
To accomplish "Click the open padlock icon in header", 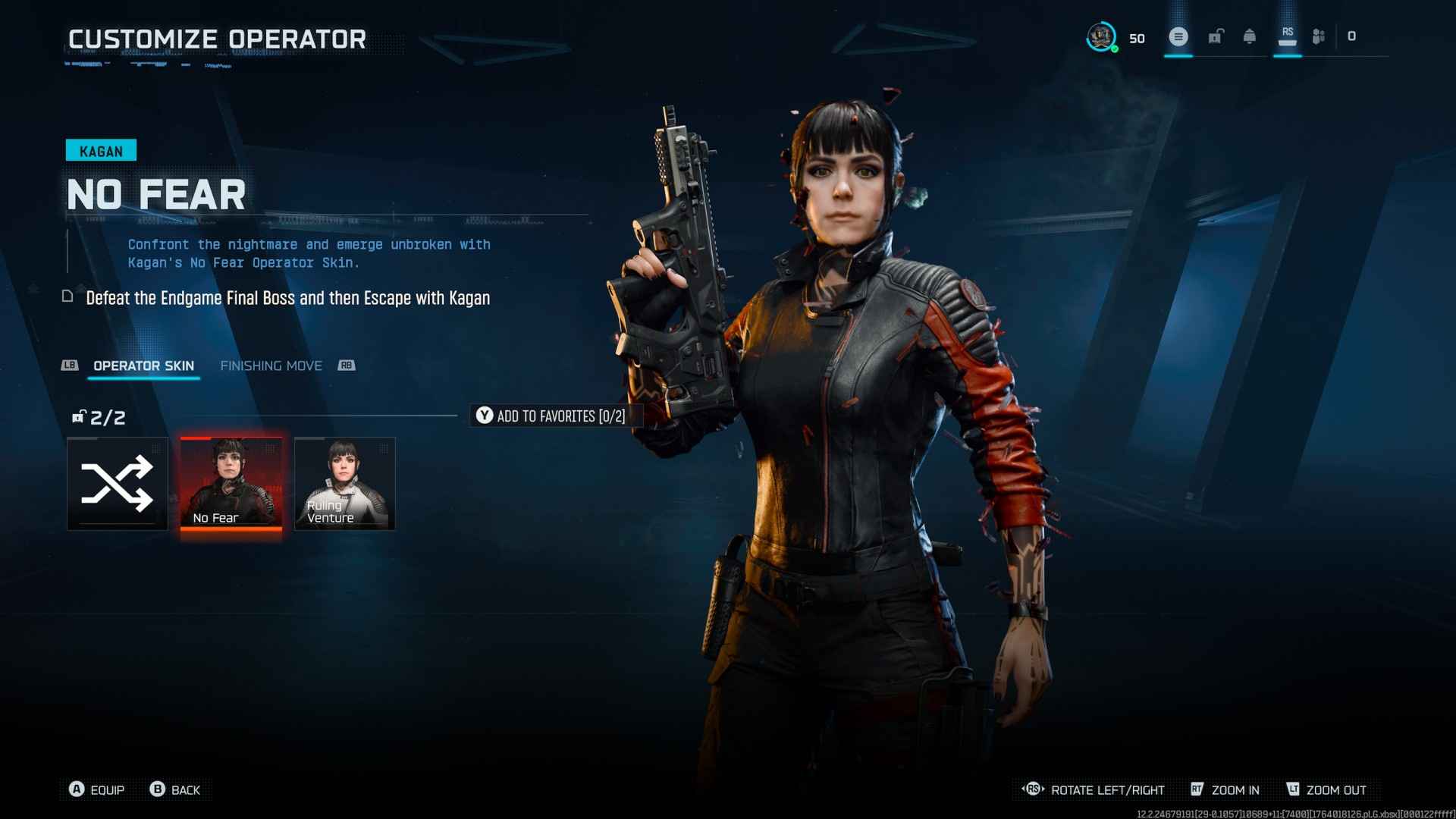I will point(1215,36).
